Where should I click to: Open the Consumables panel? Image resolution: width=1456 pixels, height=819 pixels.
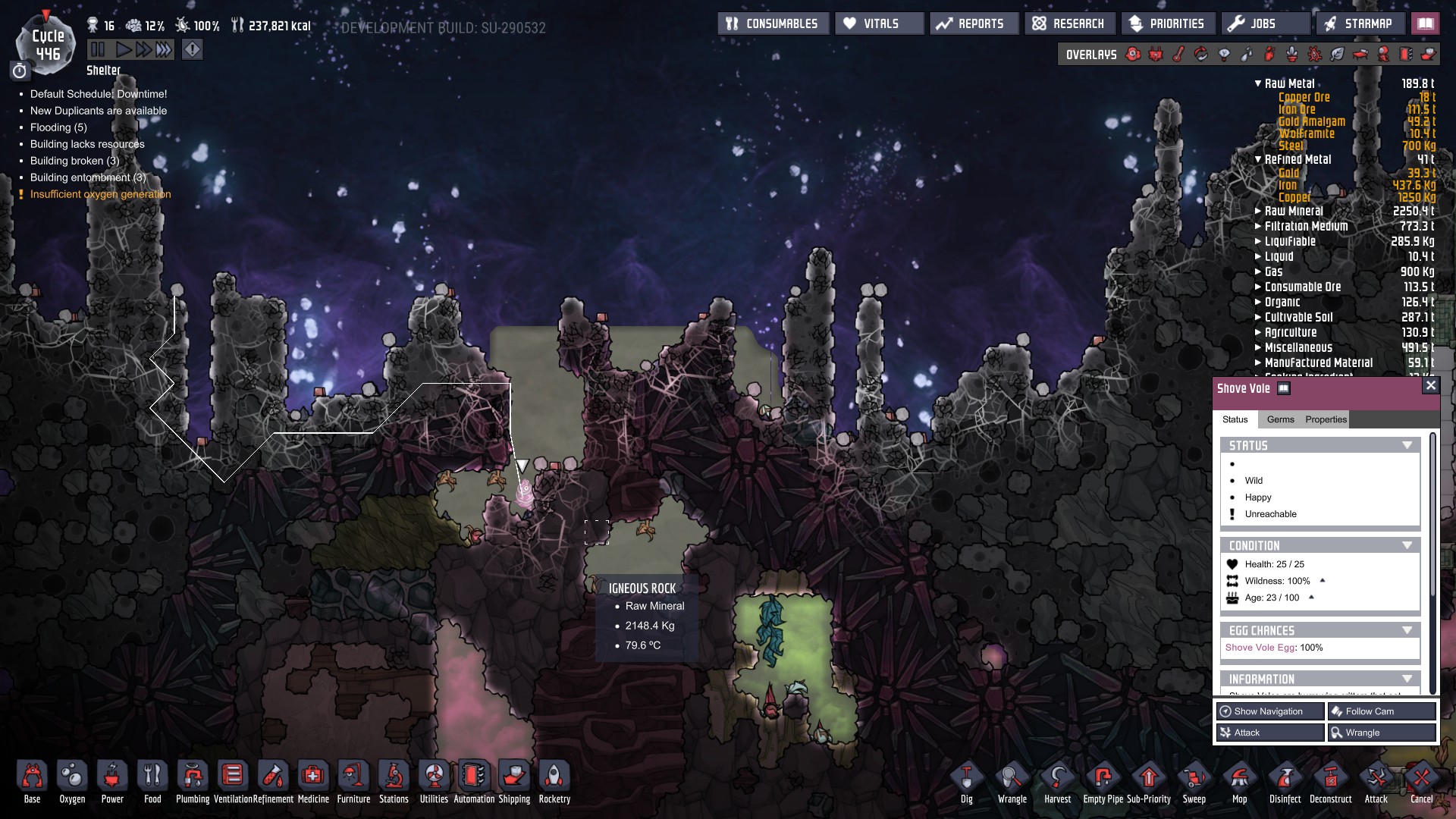(773, 24)
